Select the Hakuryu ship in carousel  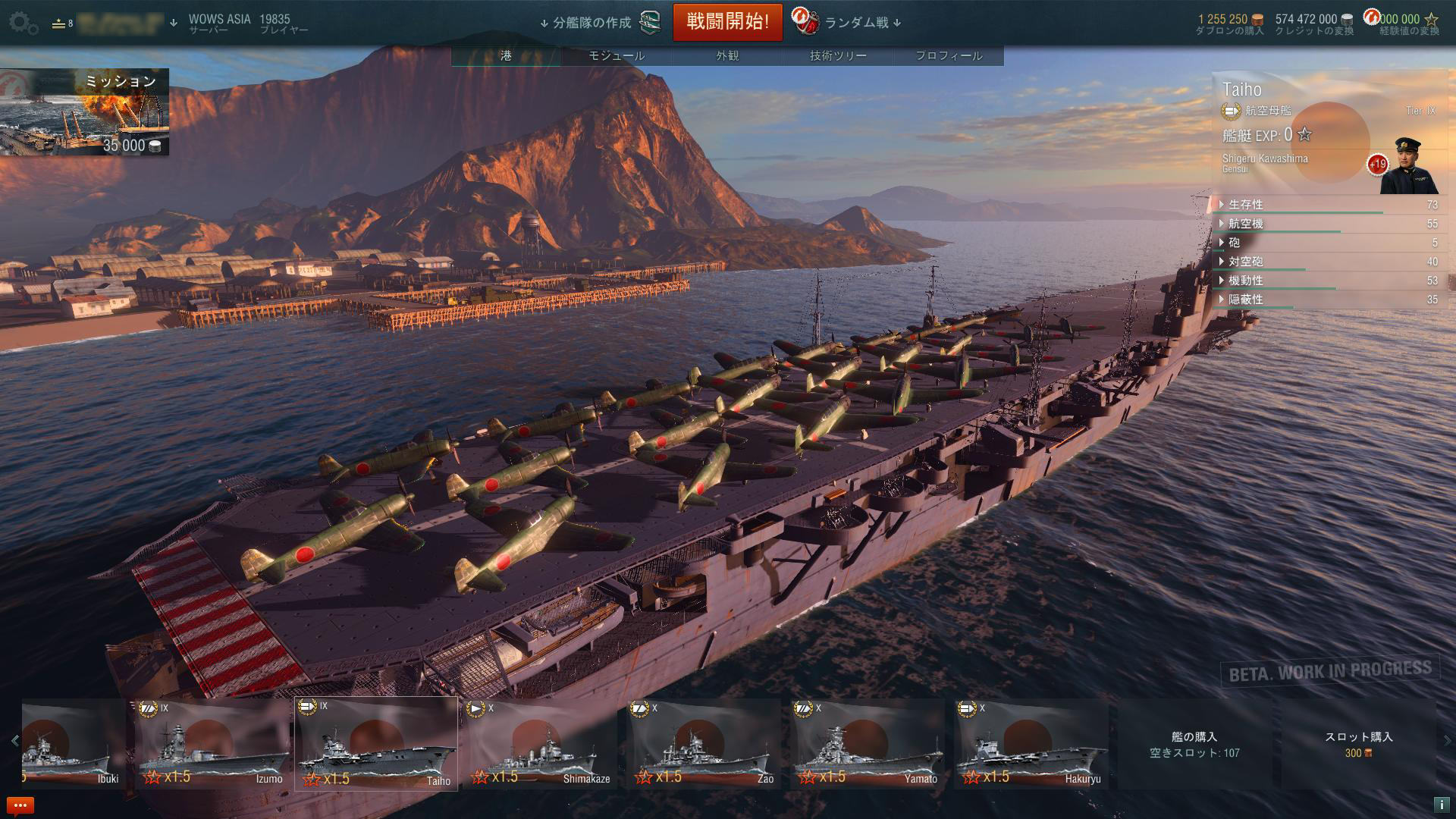(1031, 745)
